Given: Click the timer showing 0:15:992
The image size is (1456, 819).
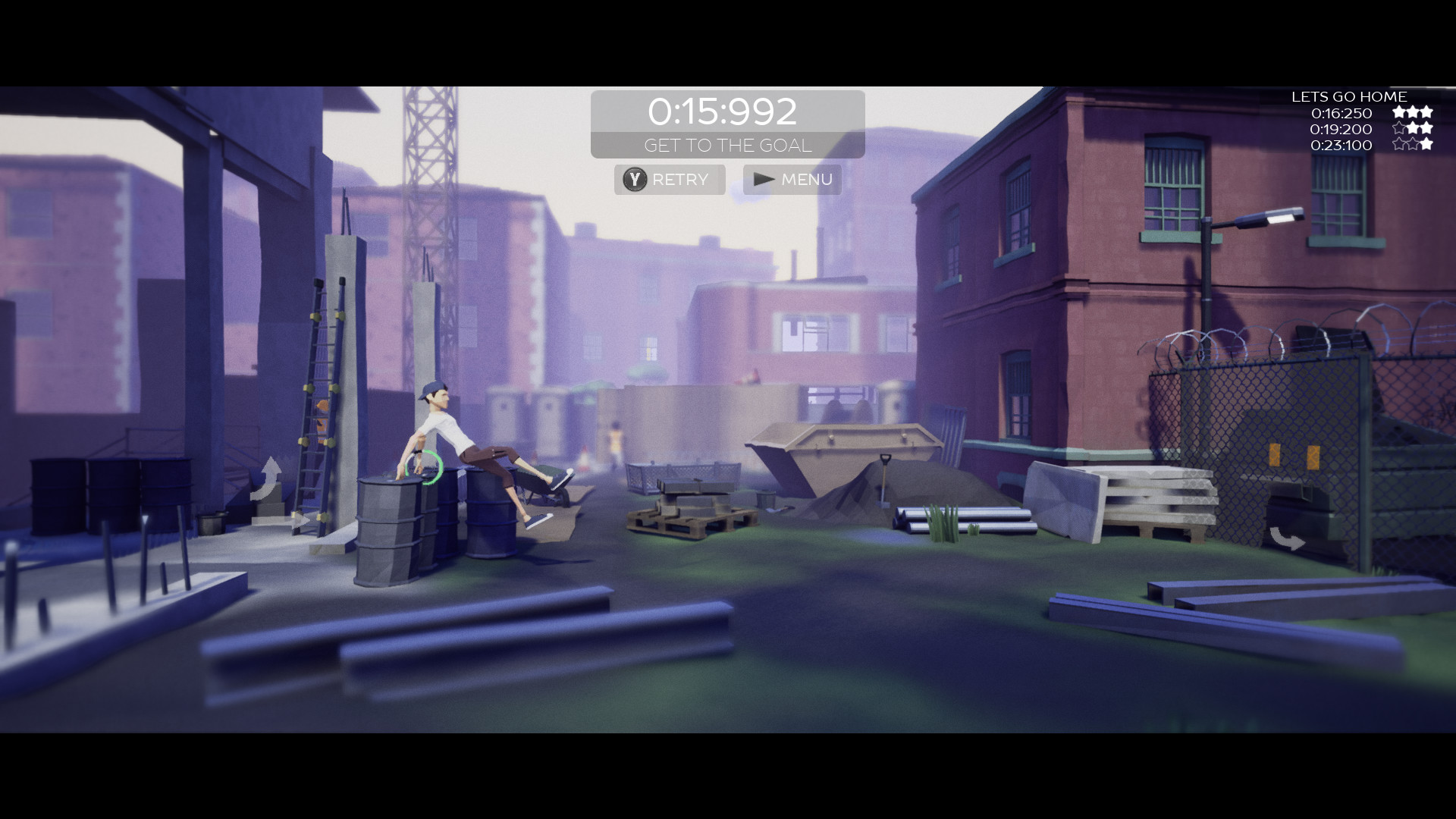Looking at the screenshot, I should (x=724, y=111).
